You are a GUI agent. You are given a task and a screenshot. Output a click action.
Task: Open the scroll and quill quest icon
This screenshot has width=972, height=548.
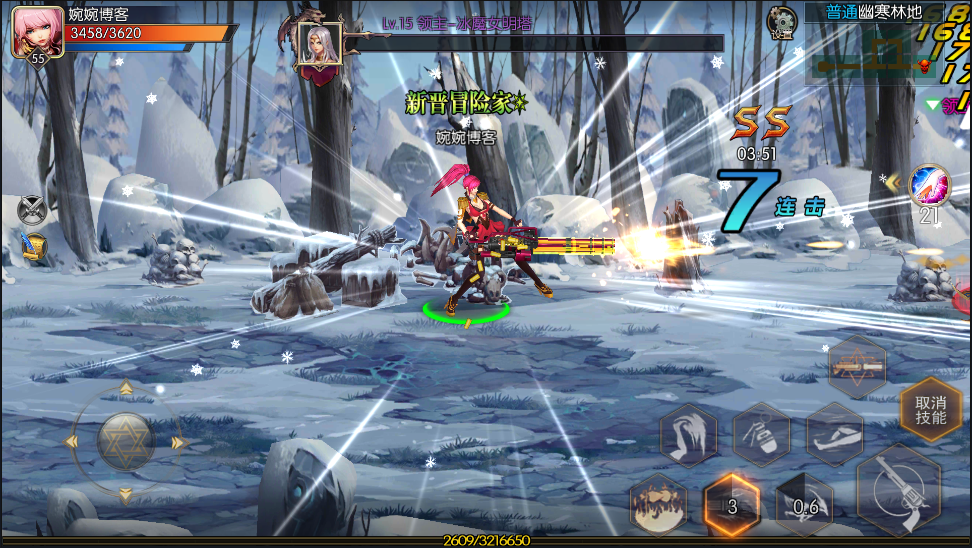click(33, 246)
